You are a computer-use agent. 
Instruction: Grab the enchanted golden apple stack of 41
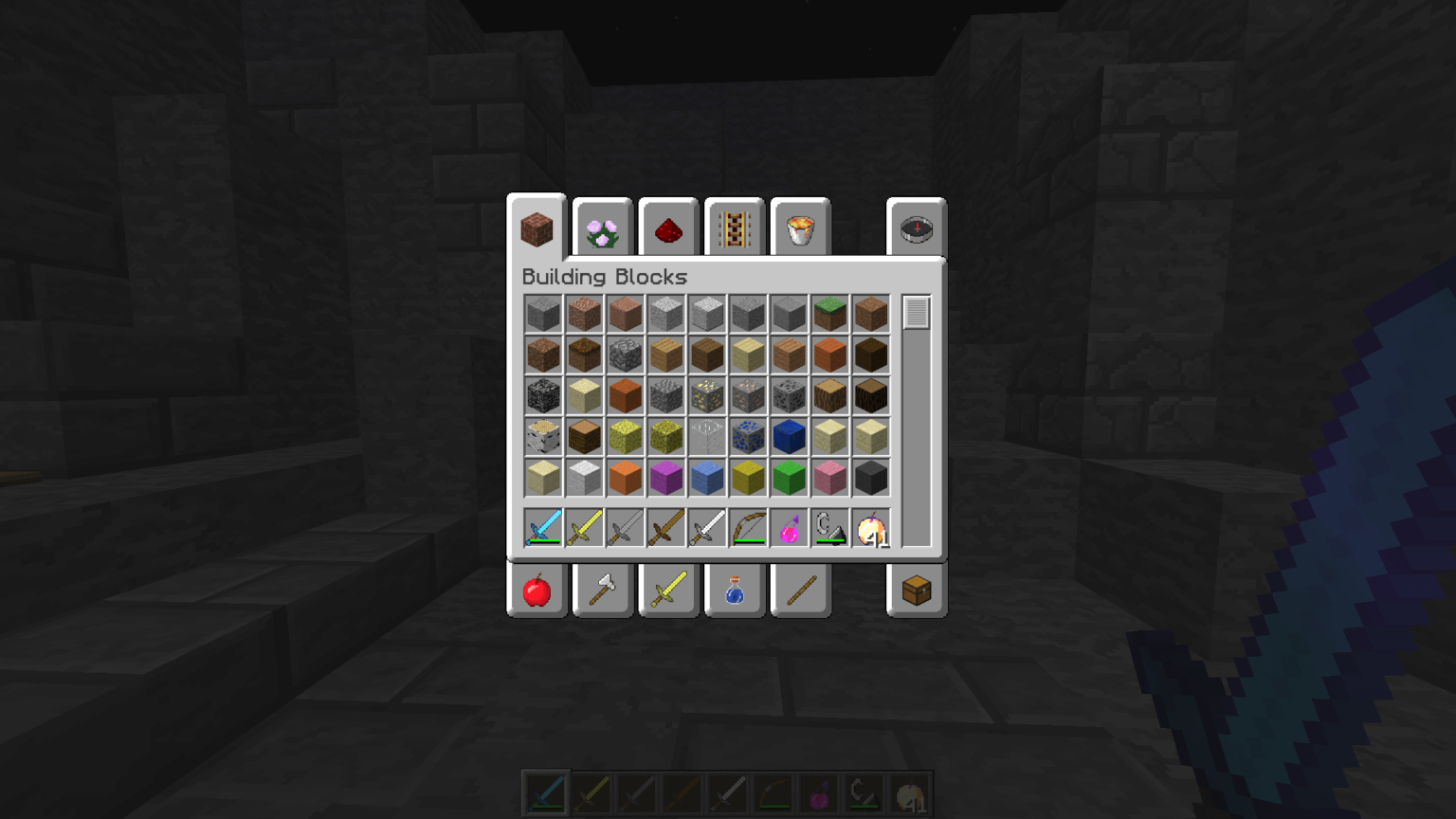(869, 527)
